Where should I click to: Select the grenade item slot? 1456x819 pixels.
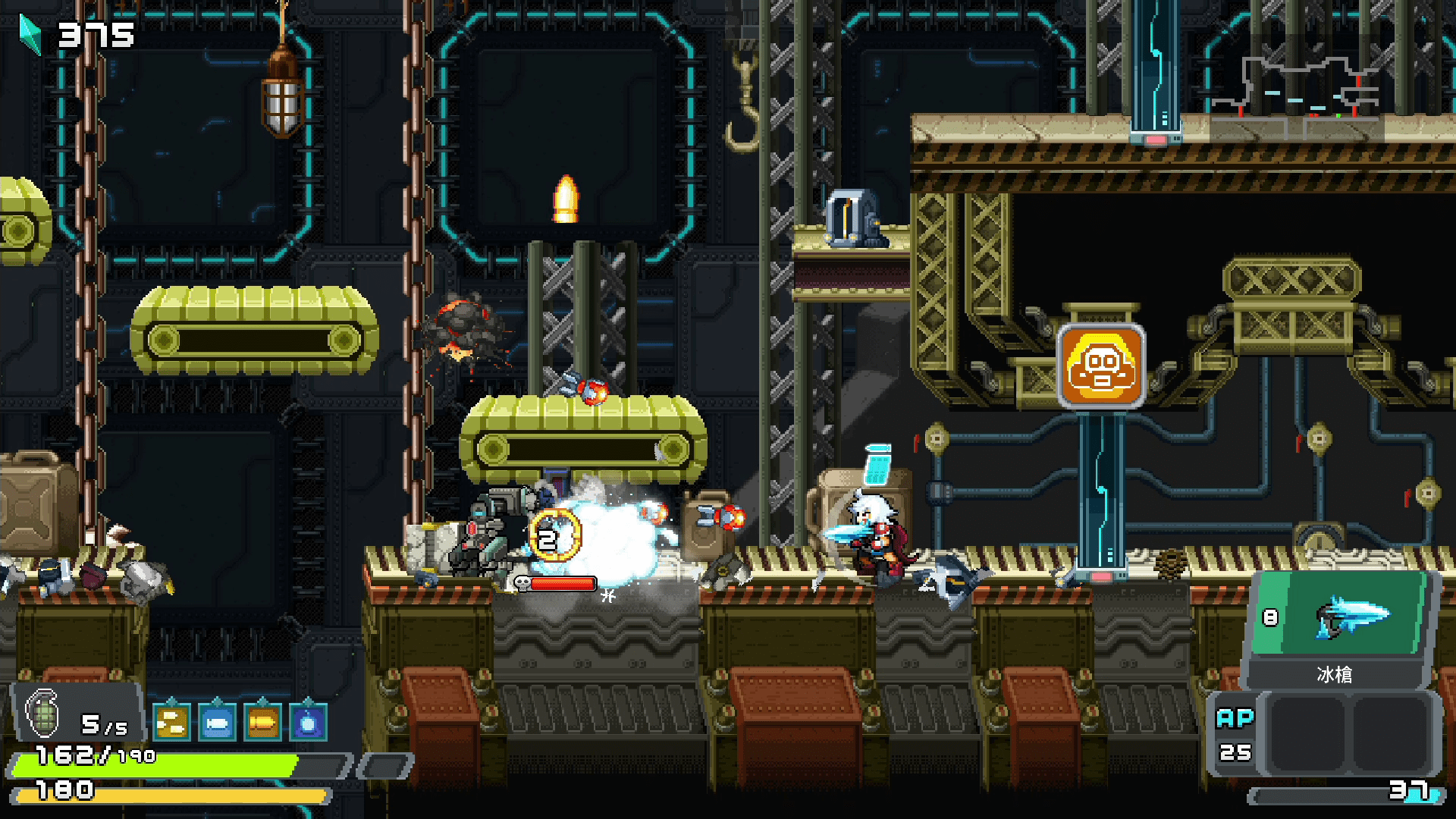click(x=43, y=714)
